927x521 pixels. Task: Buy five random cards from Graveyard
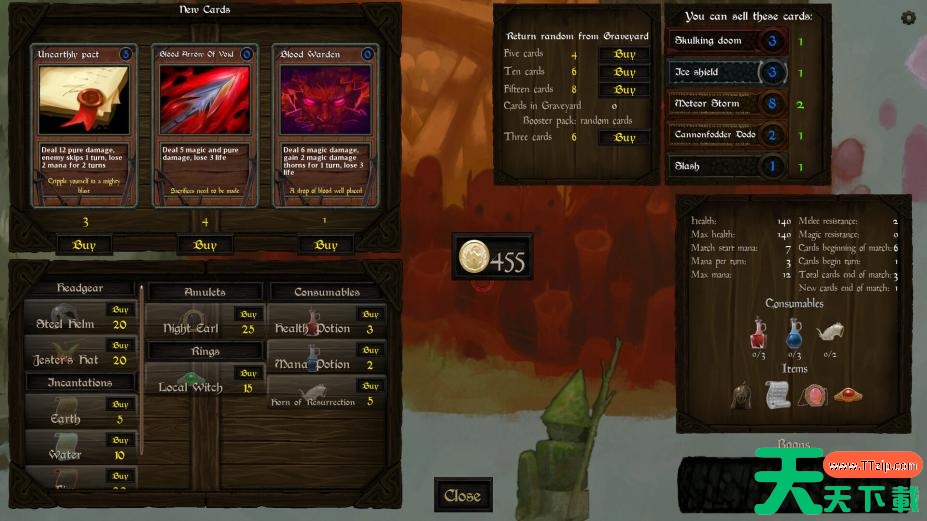625,55
